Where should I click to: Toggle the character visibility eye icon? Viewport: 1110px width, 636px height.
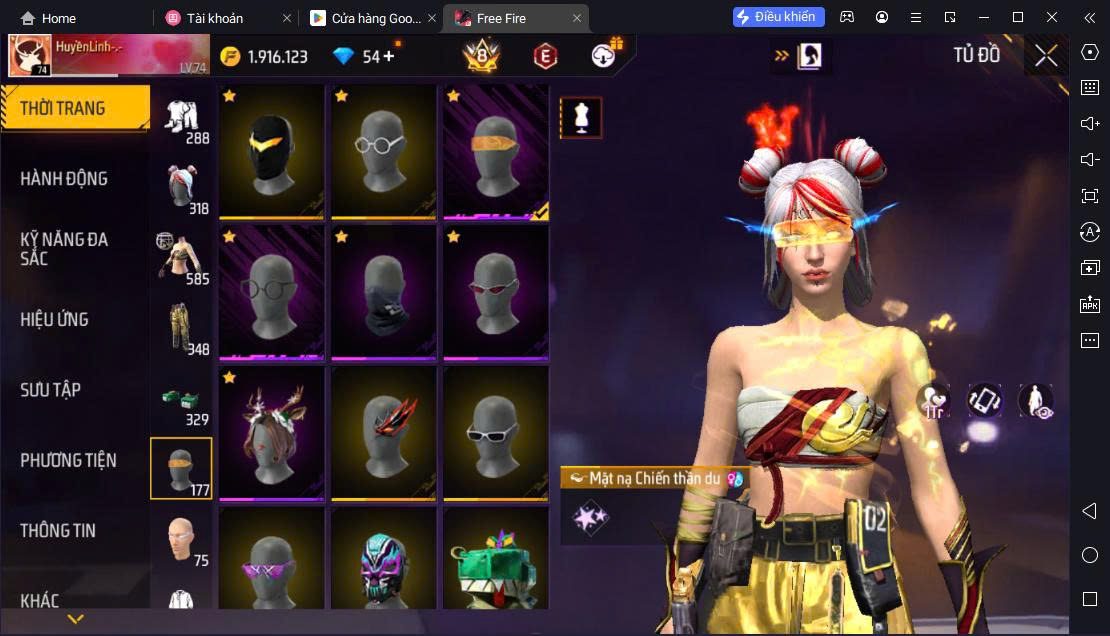coord(1036,401)
